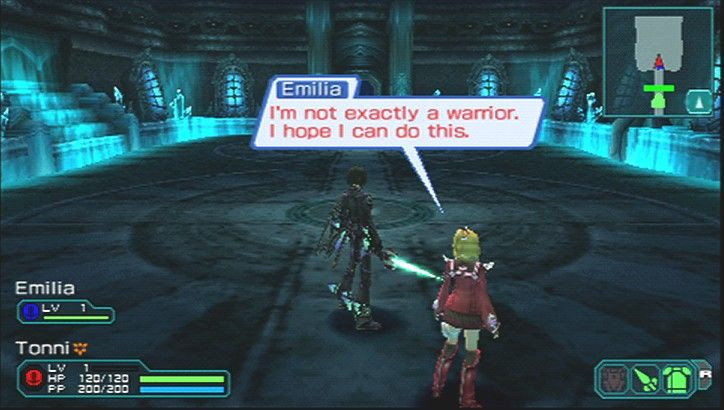Select the dimmed red creature icon

click(612, 378)
